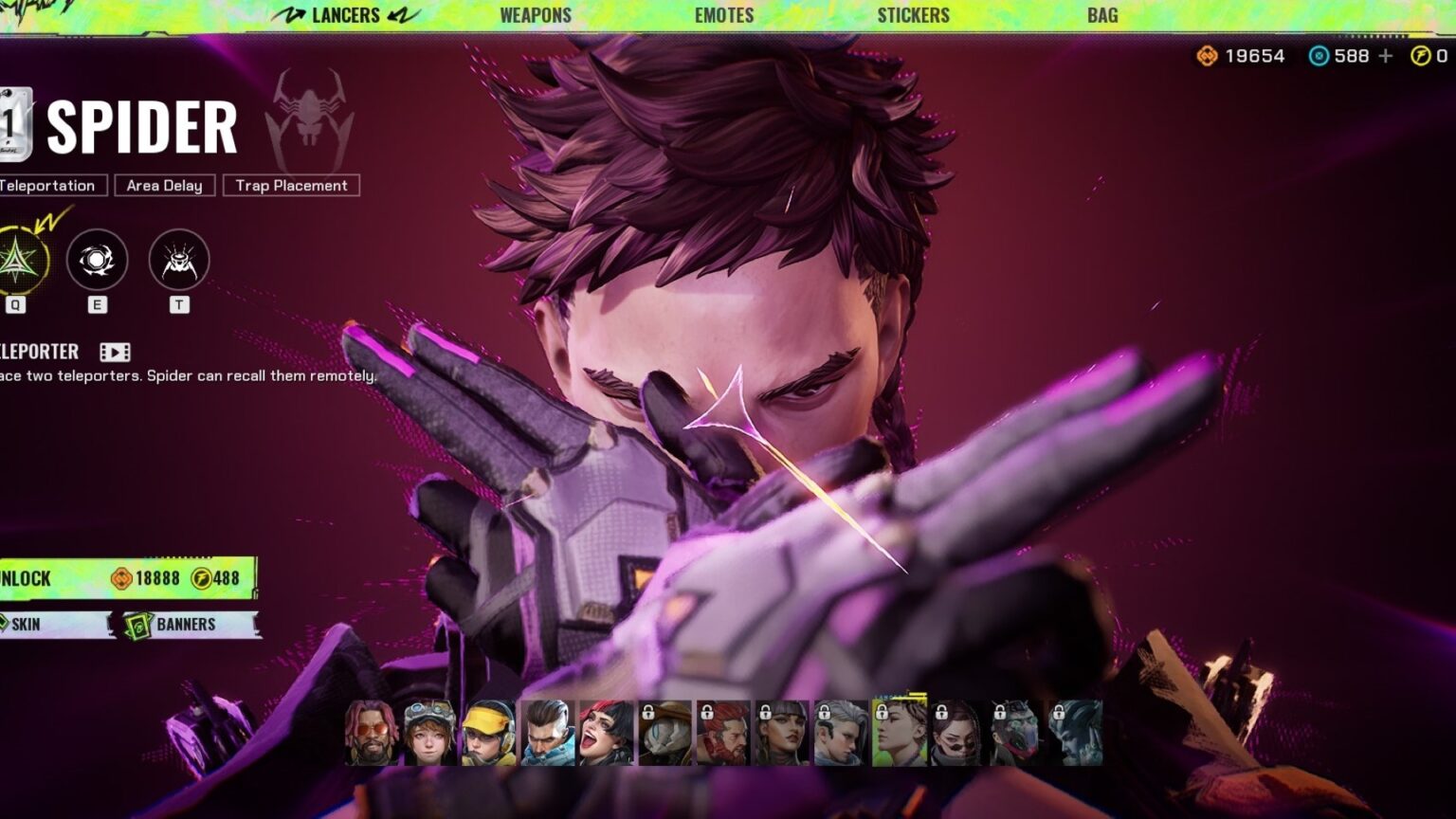Open the Emotes tab
The width and height of the screenshot is (1456, 819).
[724, 15]
